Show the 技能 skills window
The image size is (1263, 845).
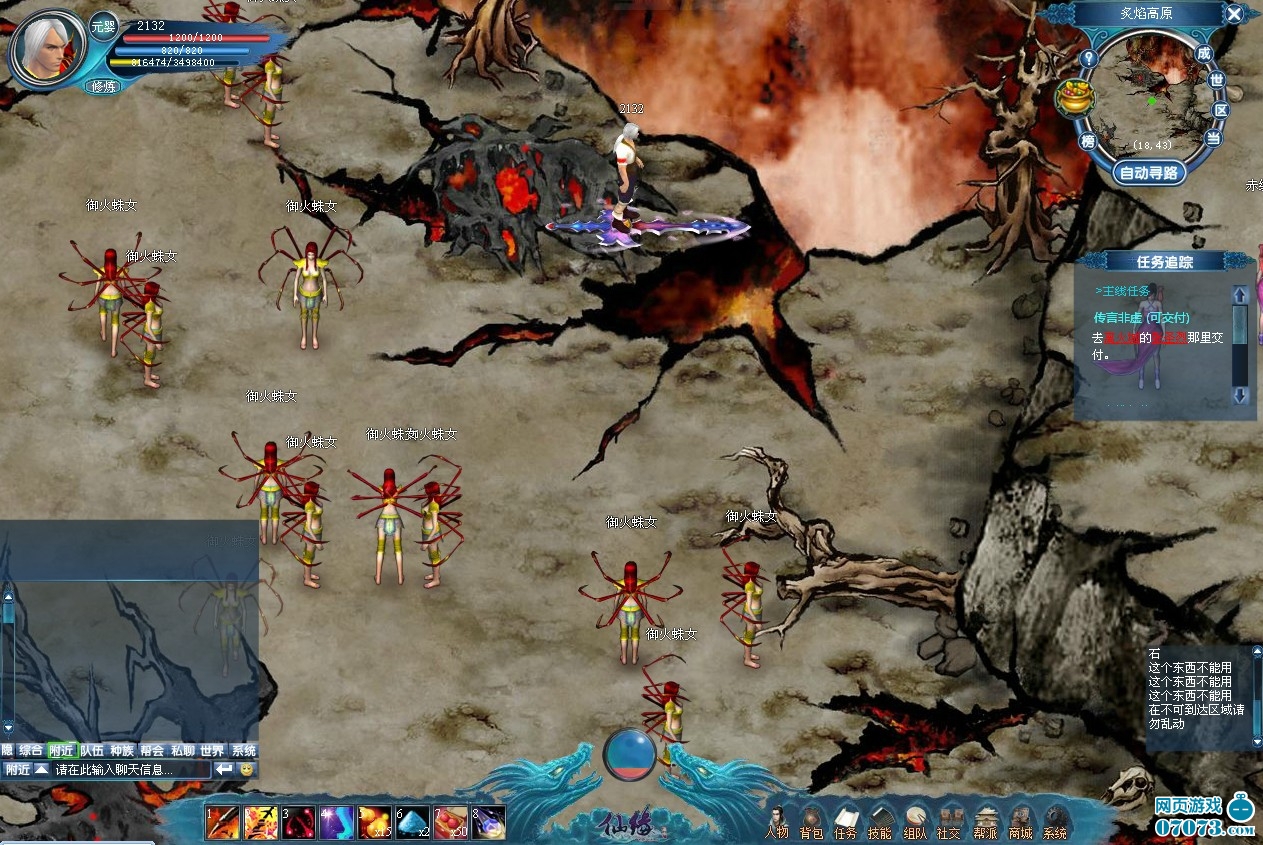click(880, 823)
